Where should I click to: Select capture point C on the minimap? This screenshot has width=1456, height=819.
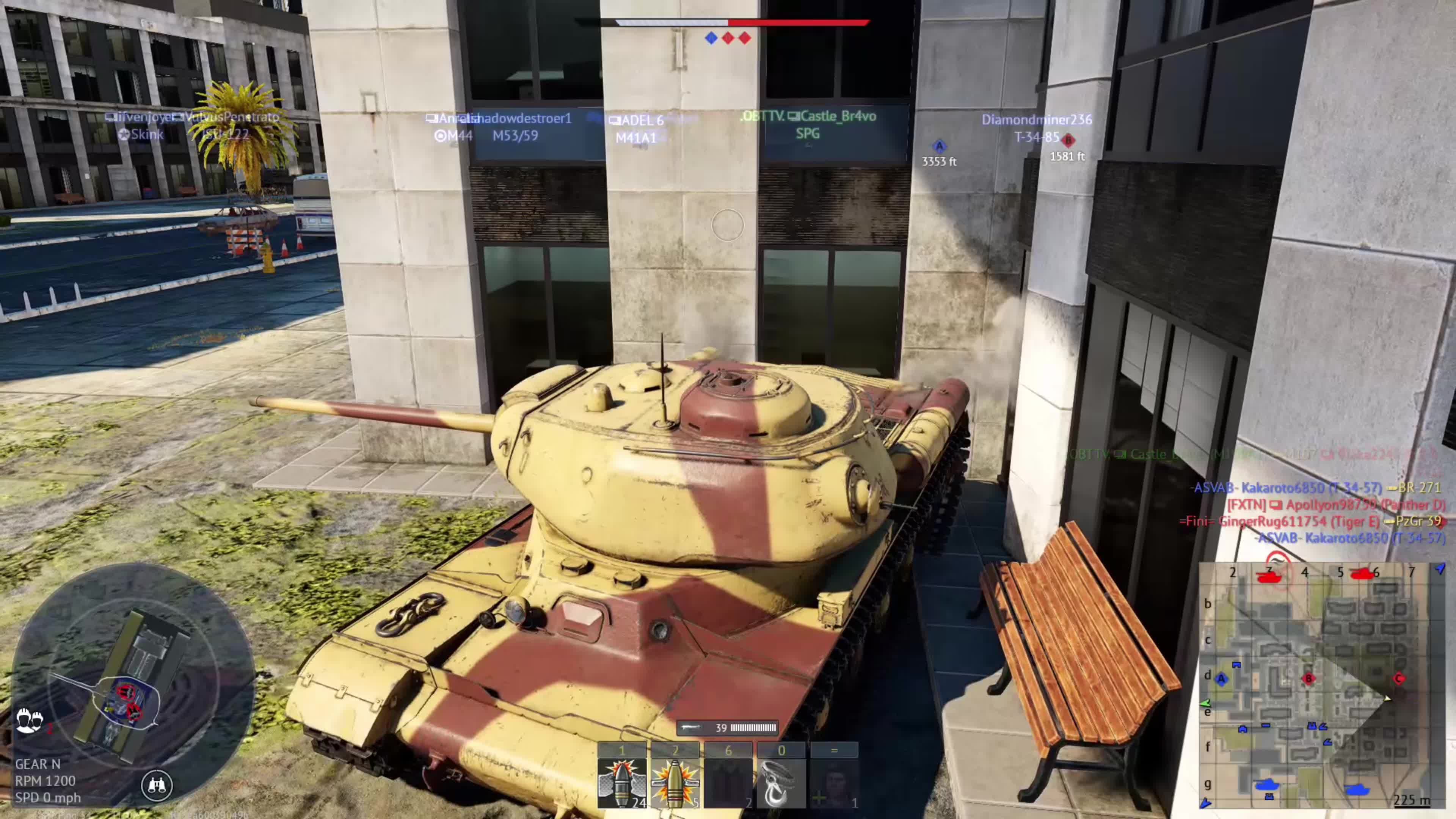coord(1399,678)
